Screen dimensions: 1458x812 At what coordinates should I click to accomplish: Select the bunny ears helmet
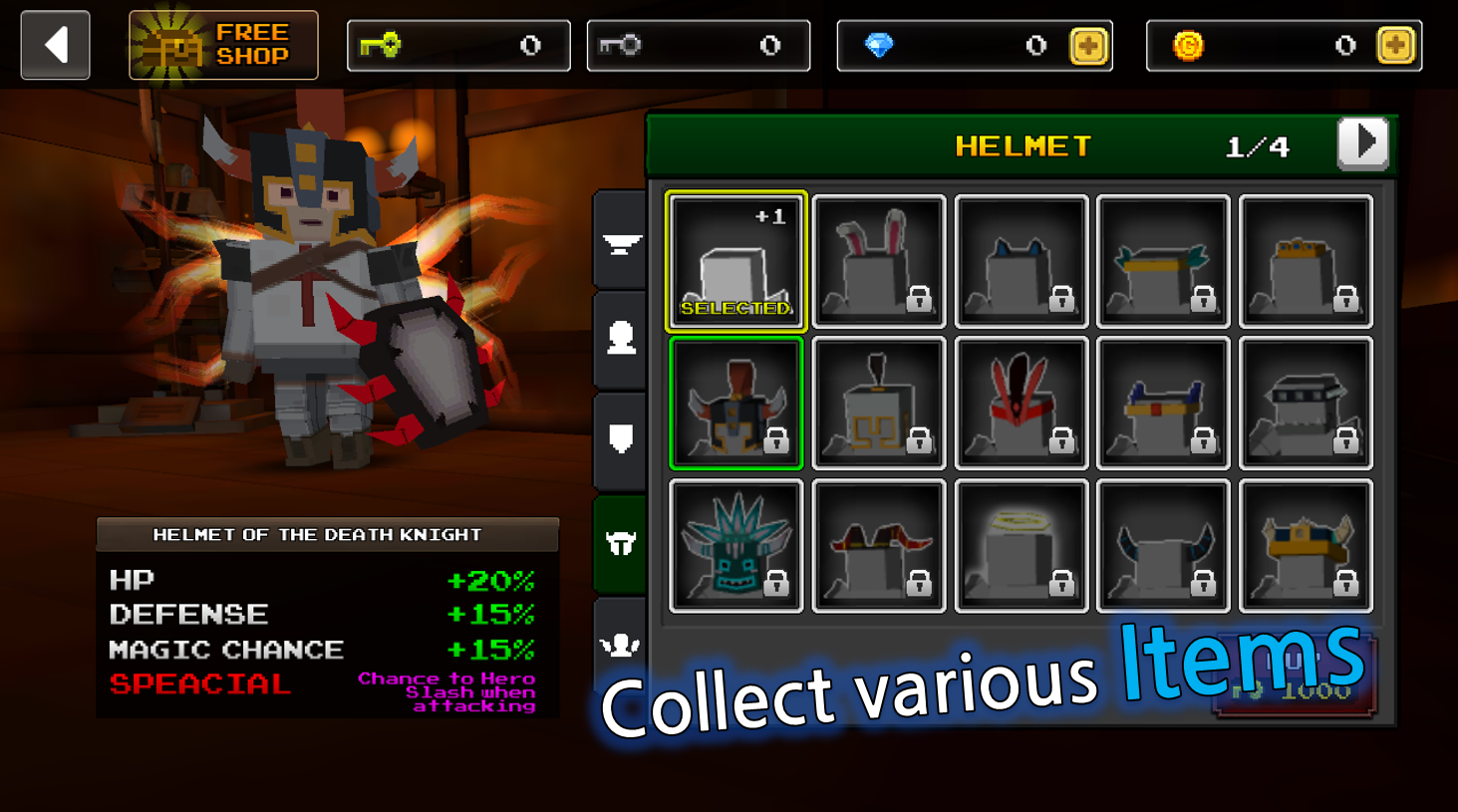pyautogui.click(x=878, y=261)
